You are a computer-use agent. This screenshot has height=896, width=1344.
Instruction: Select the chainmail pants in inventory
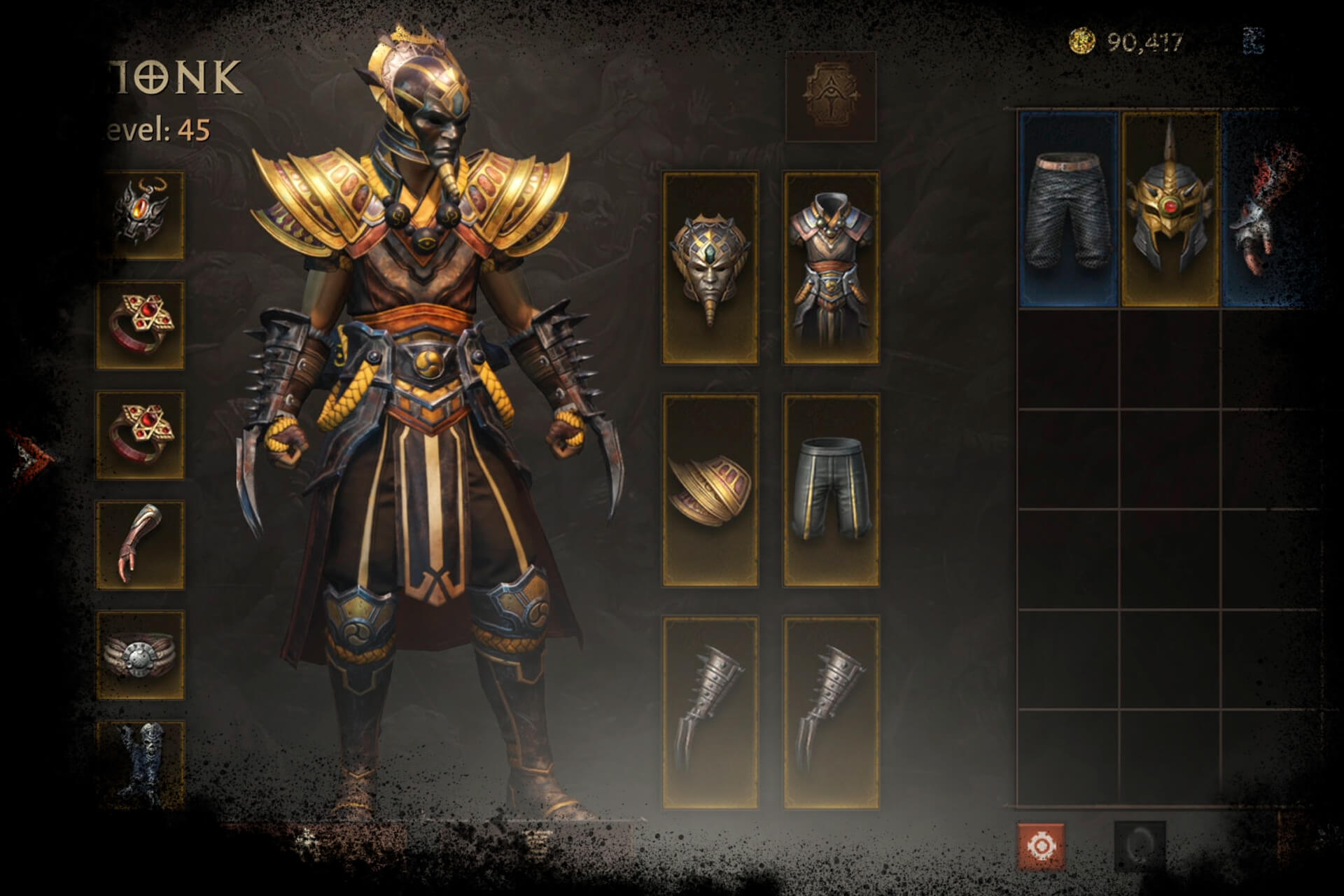(1067, 210)
